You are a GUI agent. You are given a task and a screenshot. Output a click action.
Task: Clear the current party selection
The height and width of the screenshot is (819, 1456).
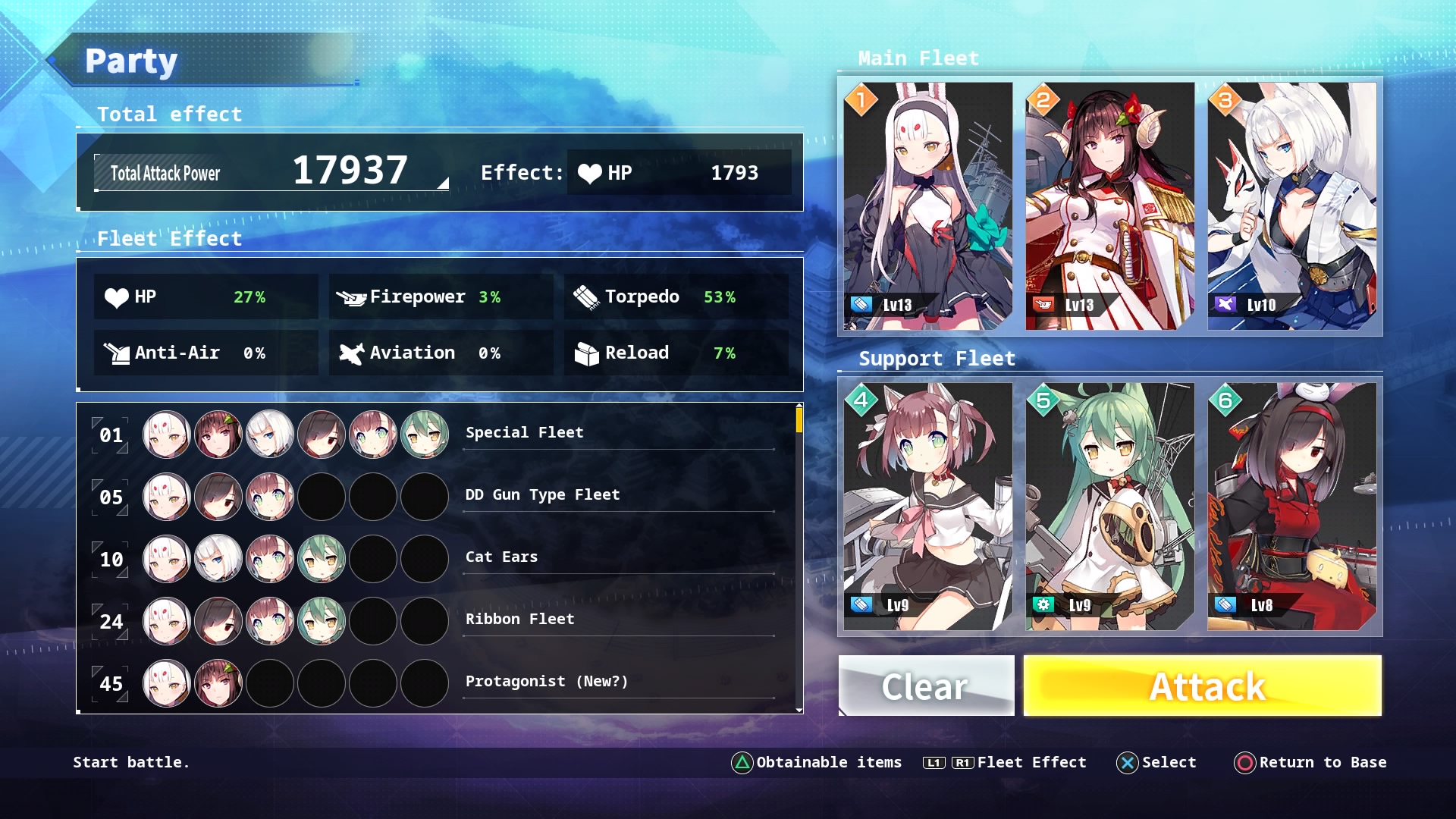(x=926, y=686)
